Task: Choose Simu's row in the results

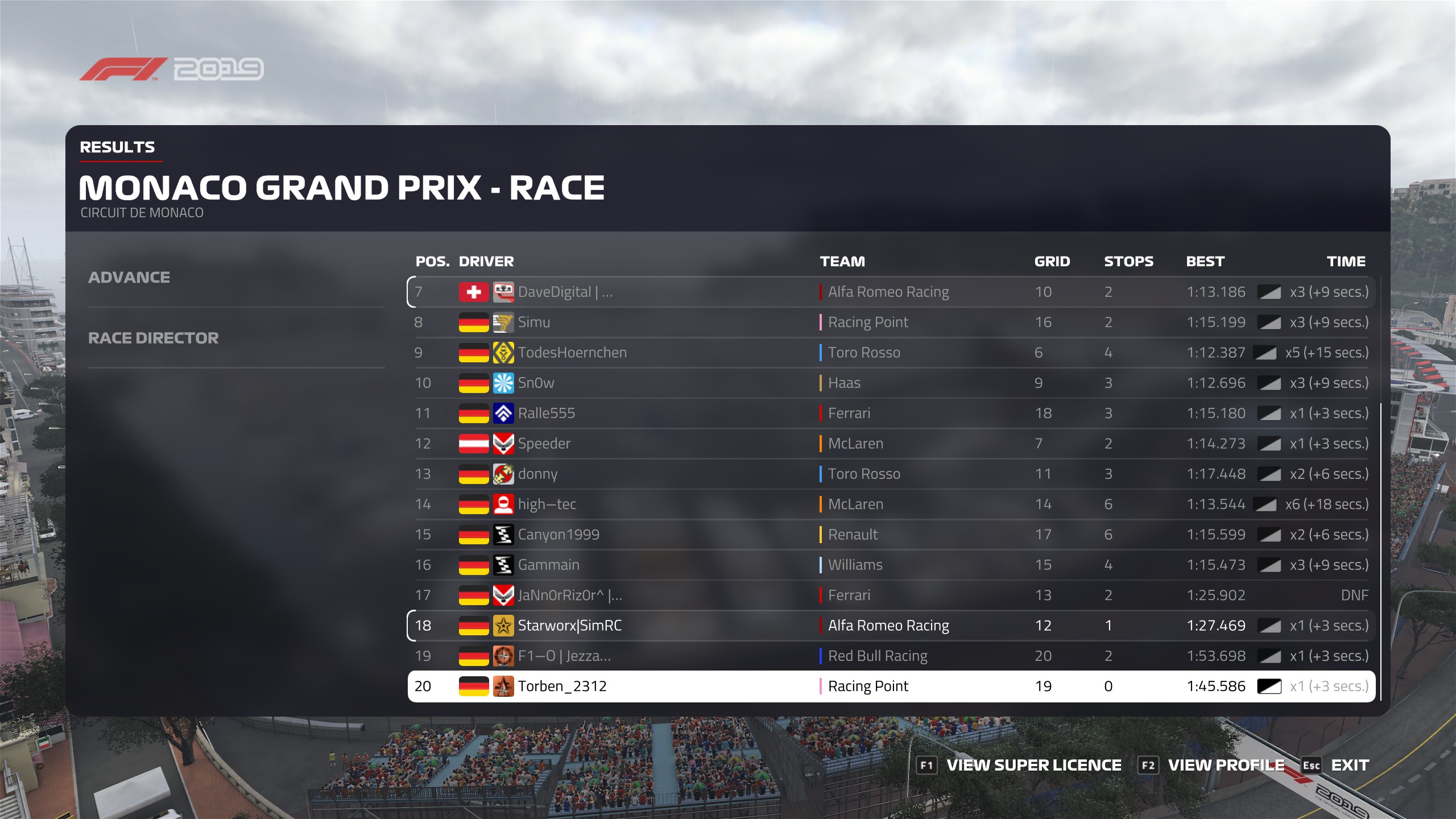Action: coord(891,322)
